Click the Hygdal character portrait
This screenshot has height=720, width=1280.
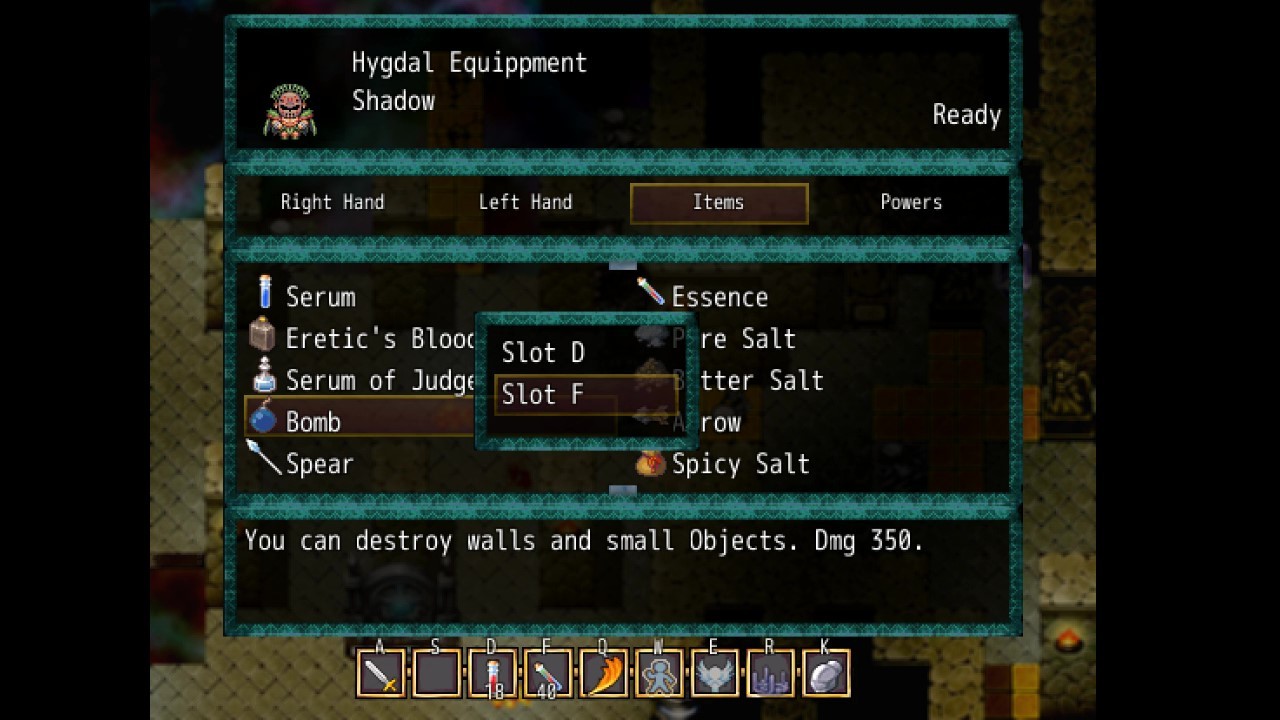point(291,110)
